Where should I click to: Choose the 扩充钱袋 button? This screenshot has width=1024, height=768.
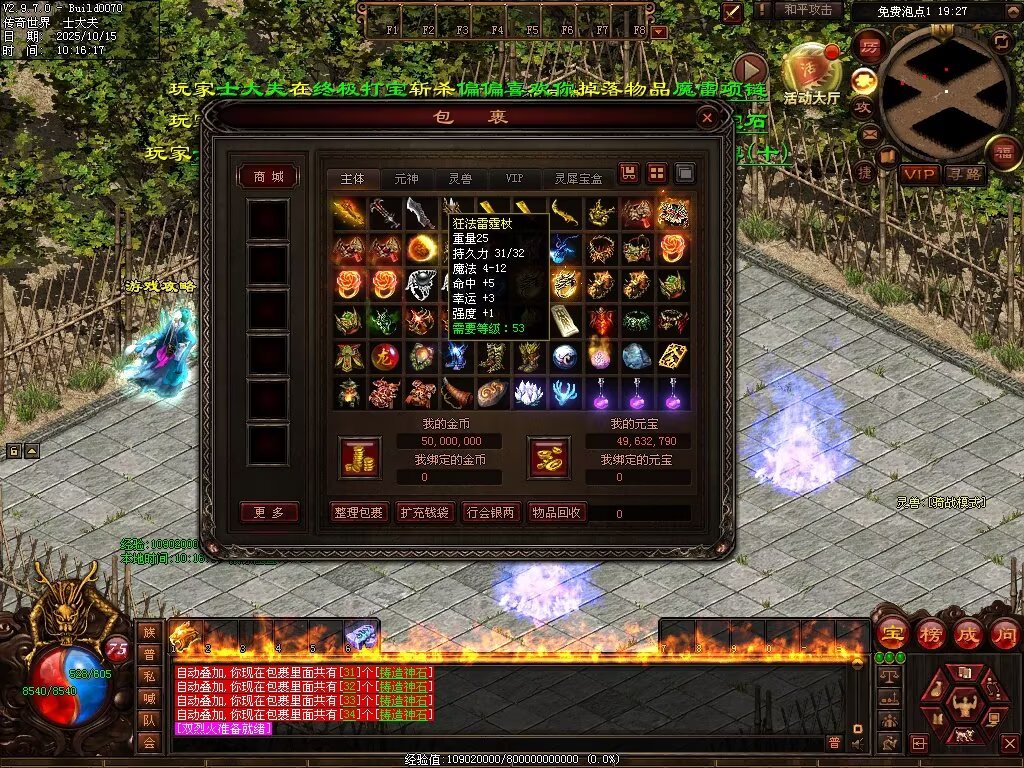coord(424,513)
